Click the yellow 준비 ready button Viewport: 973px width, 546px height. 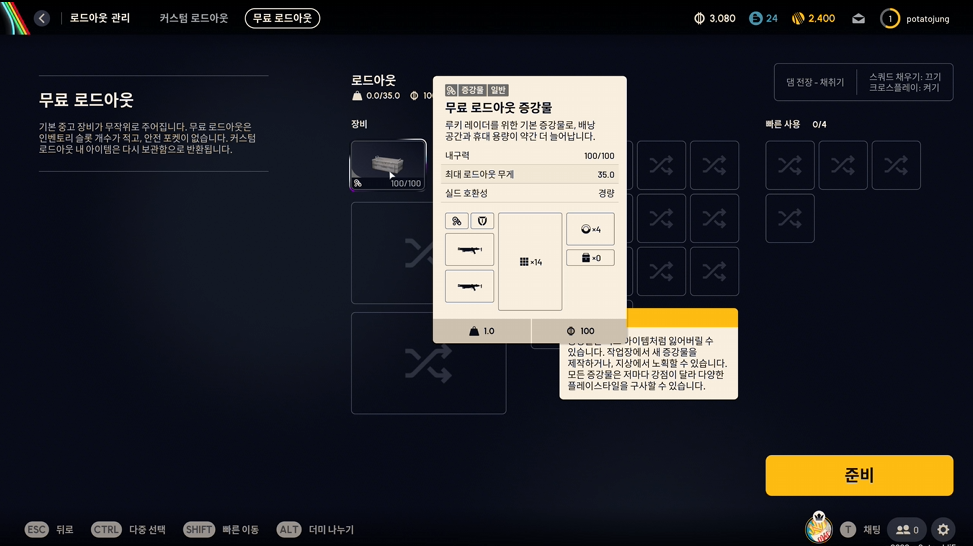click(859, 476)
